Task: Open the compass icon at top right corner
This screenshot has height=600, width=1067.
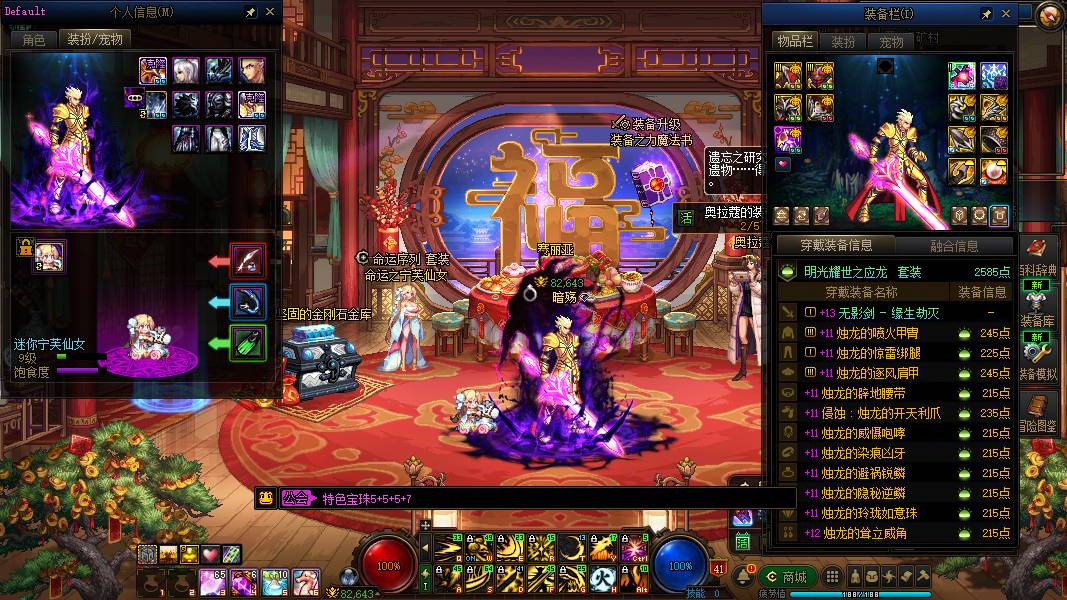Action: click(x=1050, y=14)
